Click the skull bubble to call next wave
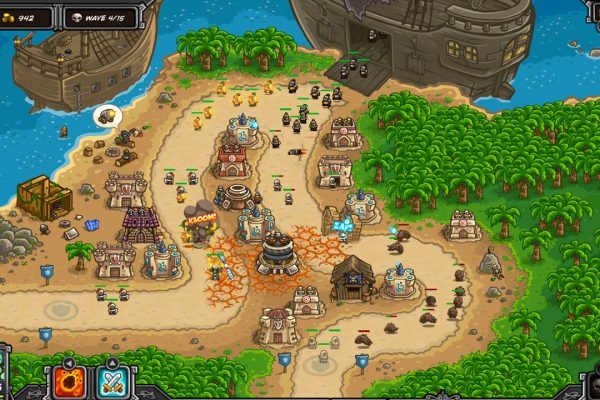600x400 pixels. (x=105, y=117)
